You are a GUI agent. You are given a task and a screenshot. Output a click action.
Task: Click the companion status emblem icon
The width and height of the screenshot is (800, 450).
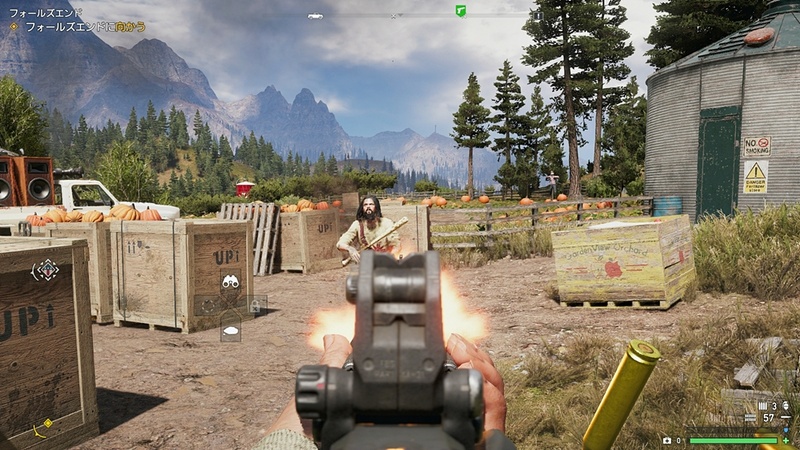[45, 270]
